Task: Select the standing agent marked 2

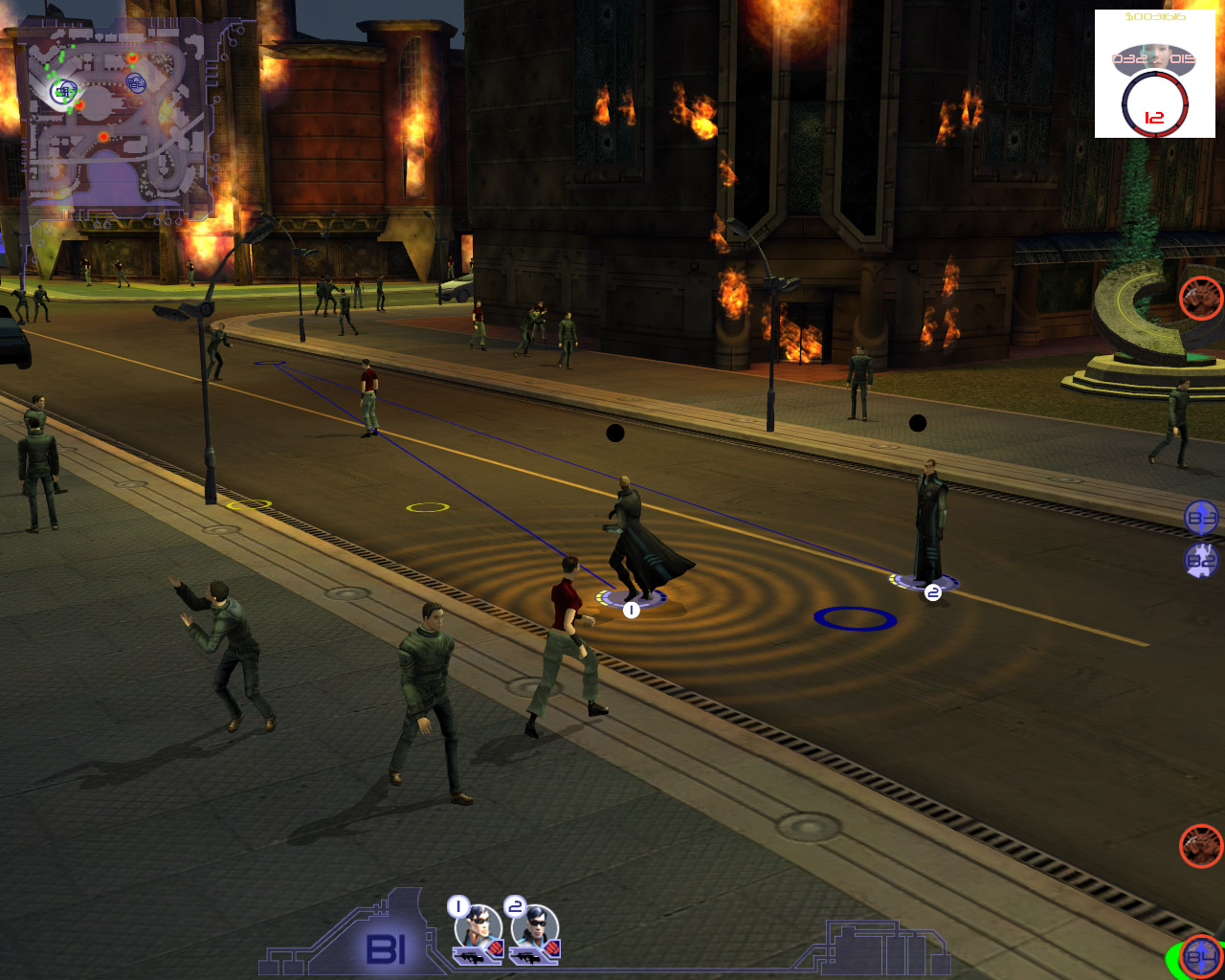Action: click(928, 524)
